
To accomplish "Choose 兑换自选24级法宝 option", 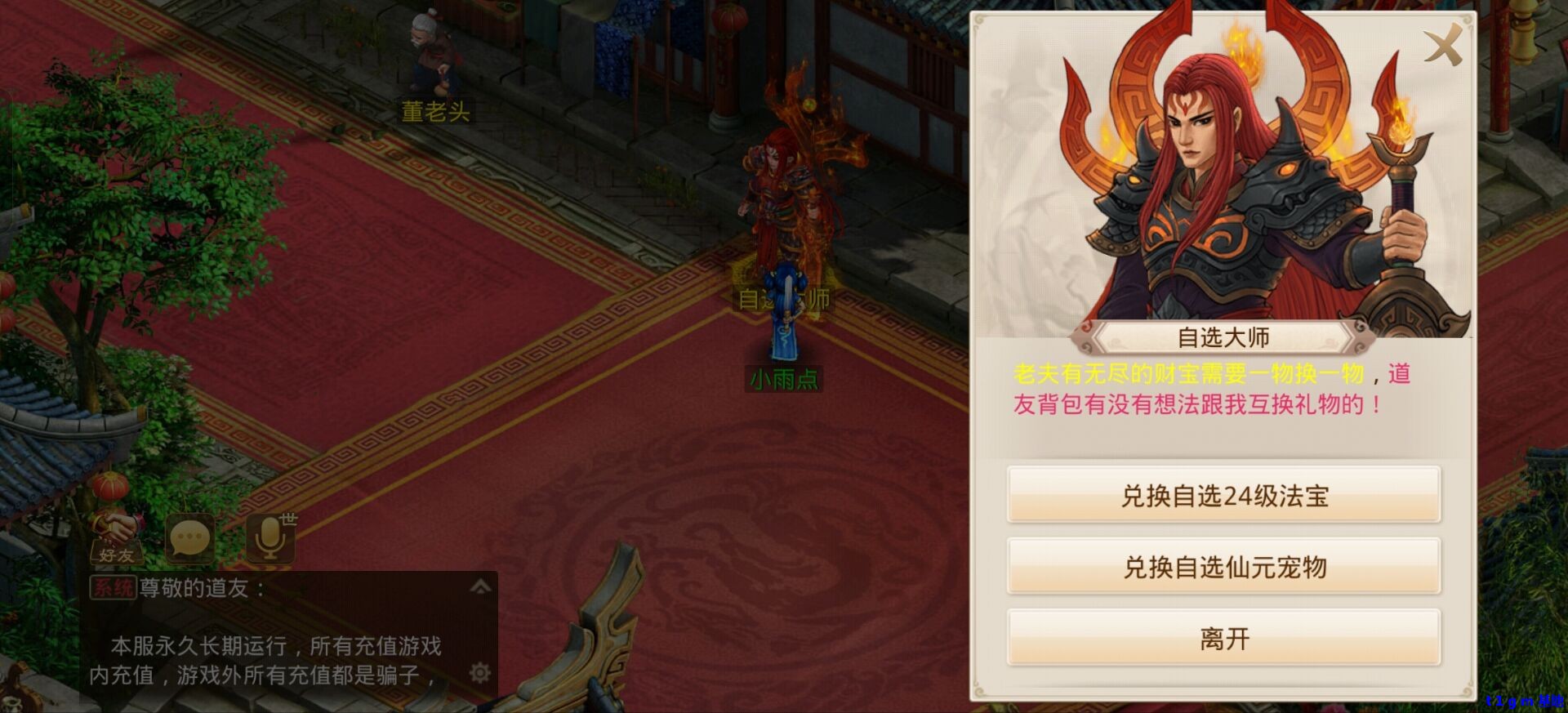I will (1223, 495).
